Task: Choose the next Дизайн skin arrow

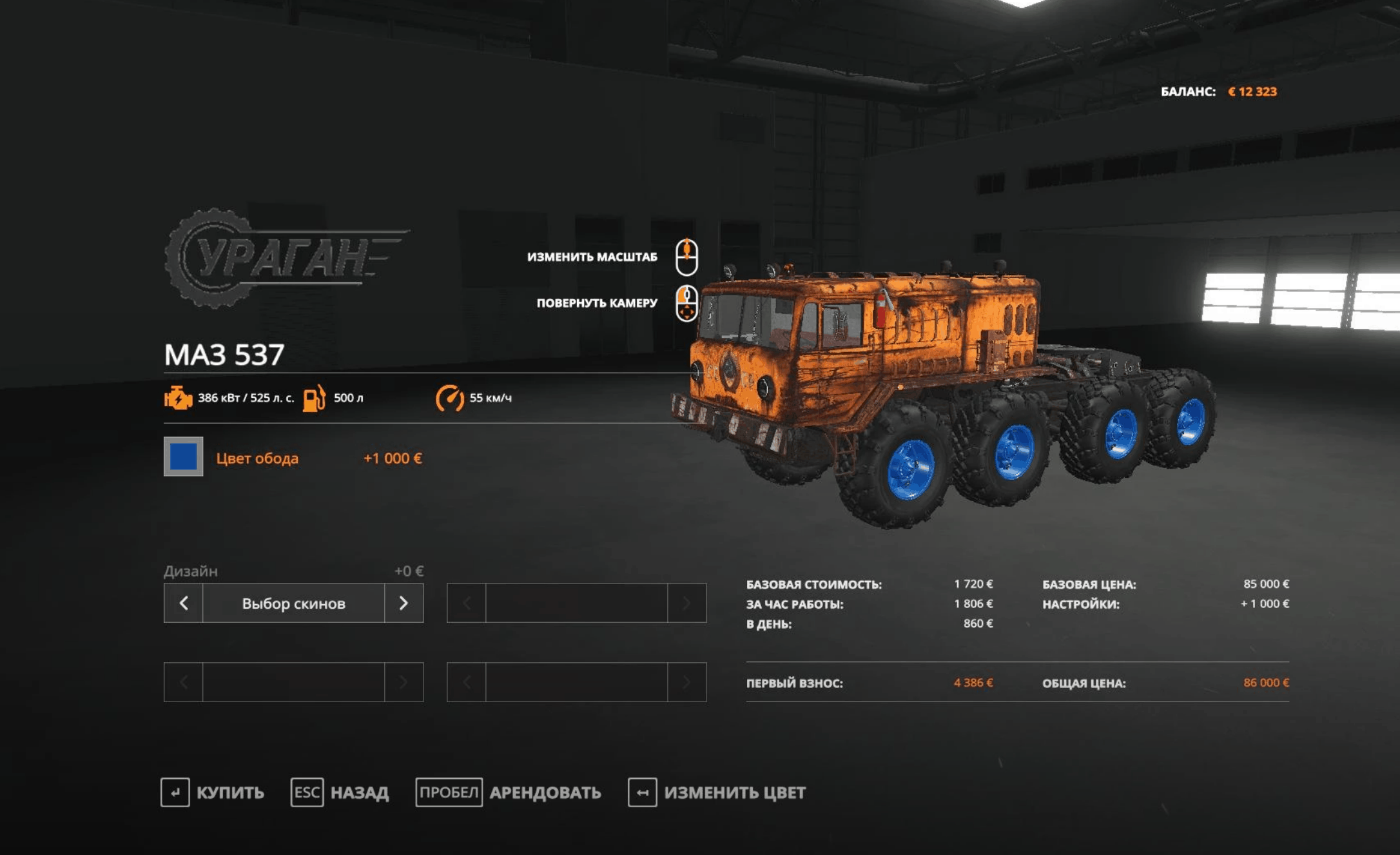Action: (x=403, y=603)
